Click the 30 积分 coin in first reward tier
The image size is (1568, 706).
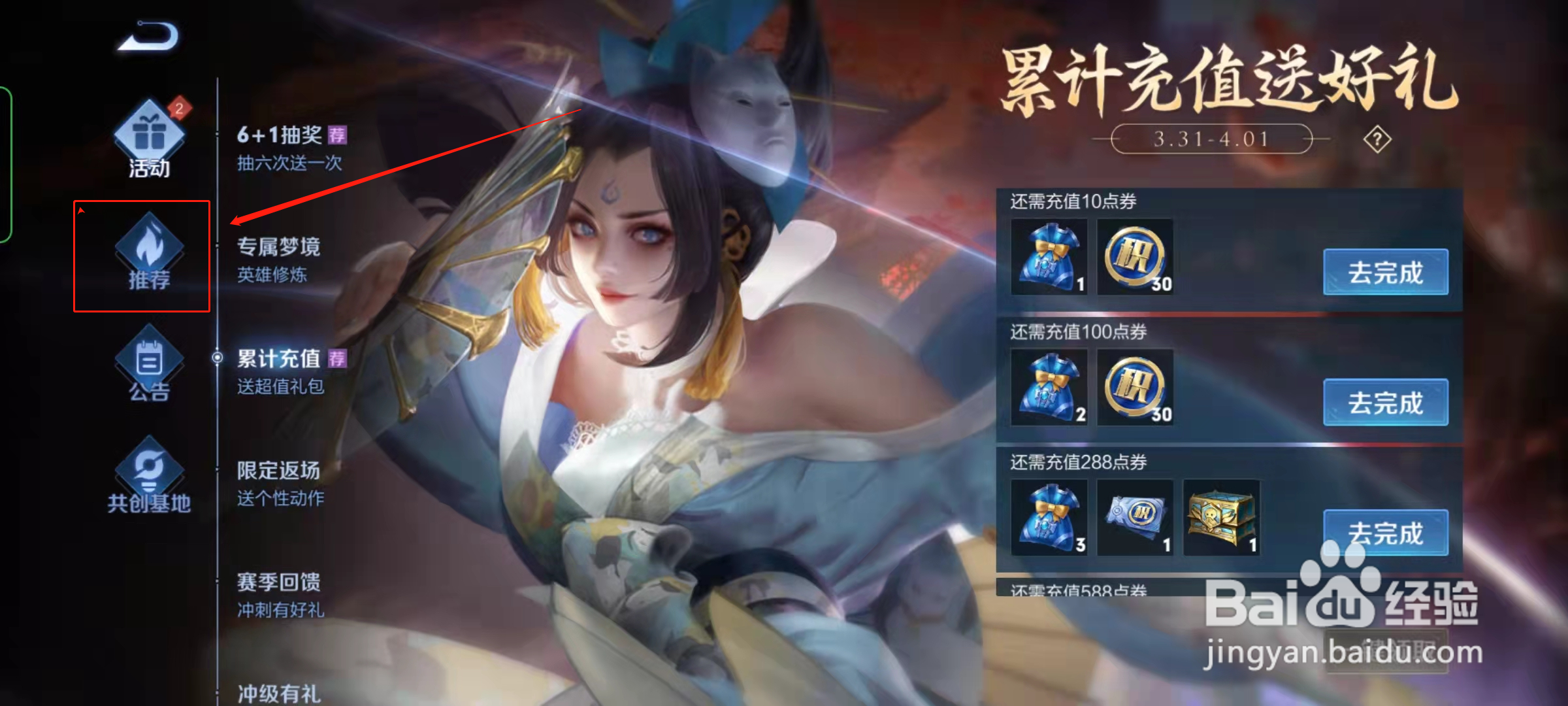click(x=1135, y=259)
